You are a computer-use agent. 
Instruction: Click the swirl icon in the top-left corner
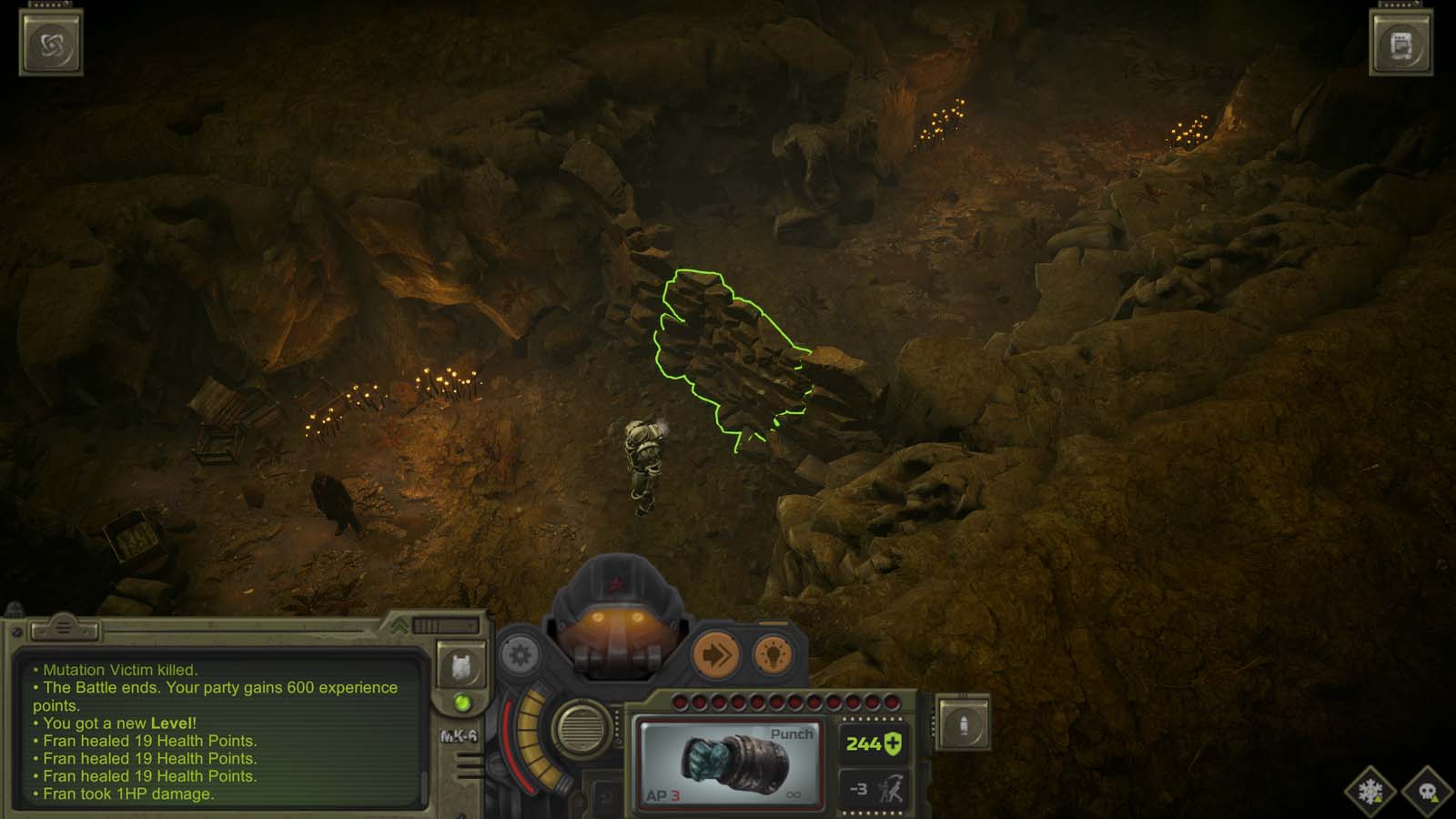coord(51,41)
